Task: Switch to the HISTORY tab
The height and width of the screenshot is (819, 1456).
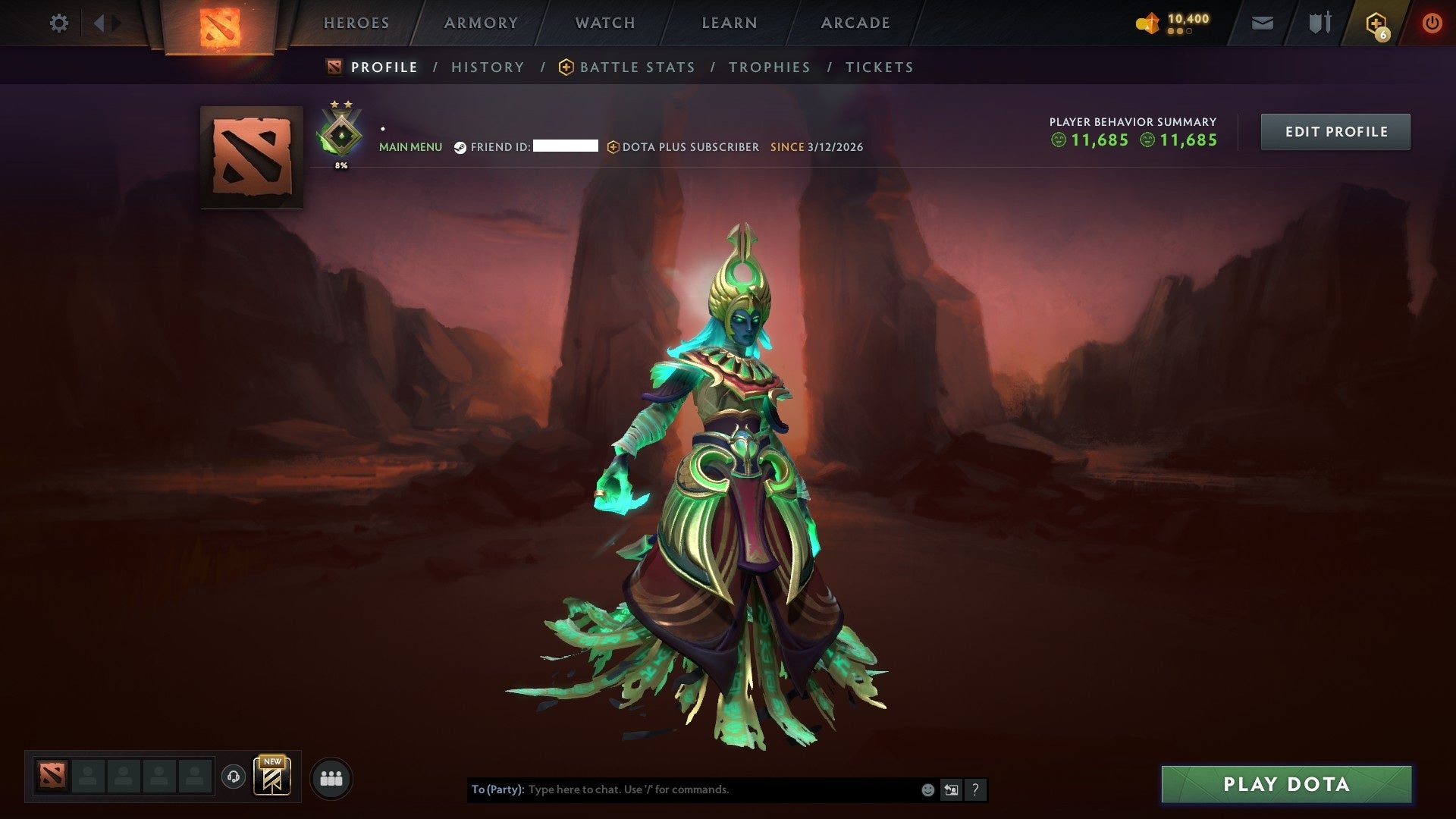Action: 488,67
